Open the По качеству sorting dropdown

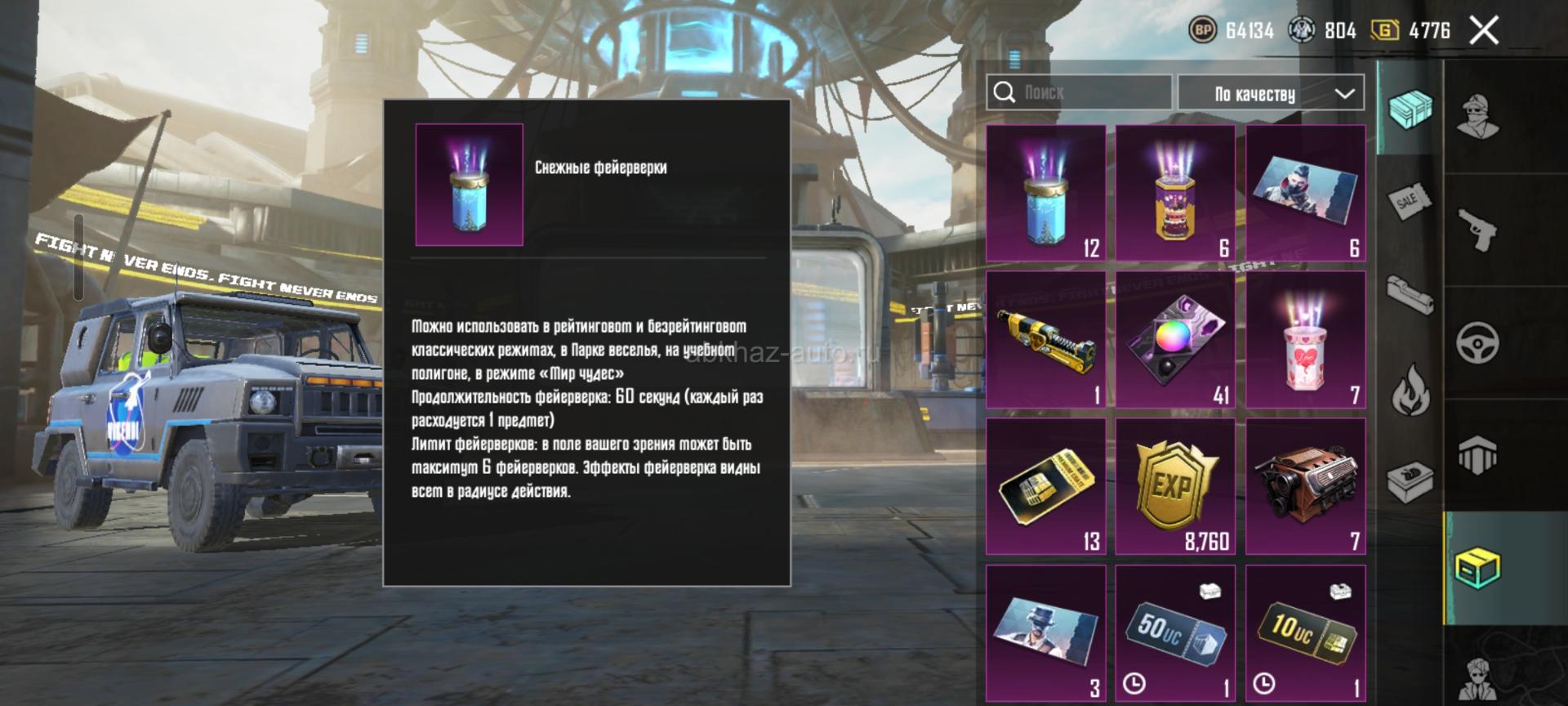pyautogui.click(x=1271, y=94)
